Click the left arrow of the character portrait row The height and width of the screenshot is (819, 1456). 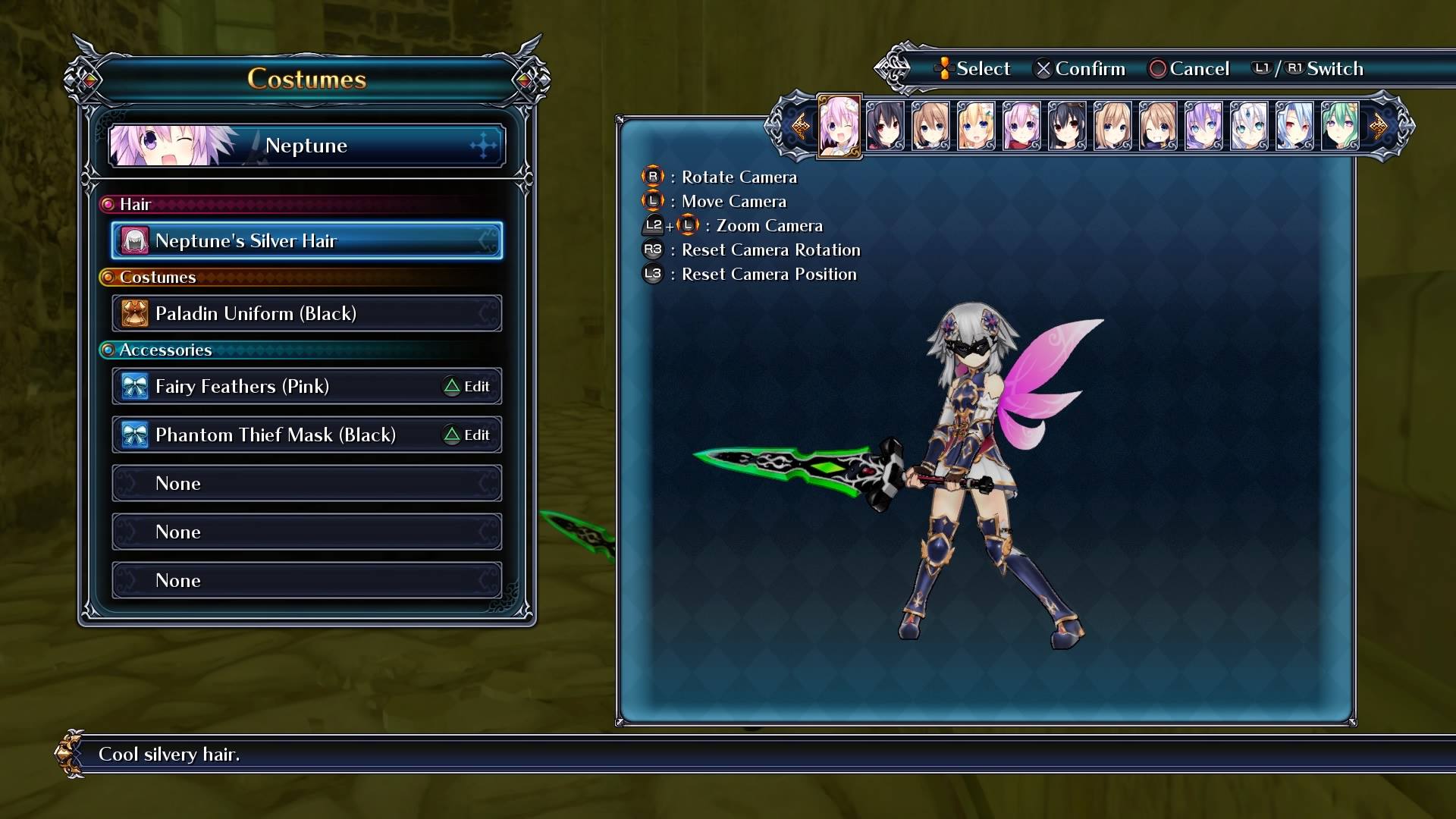(799, 126)
